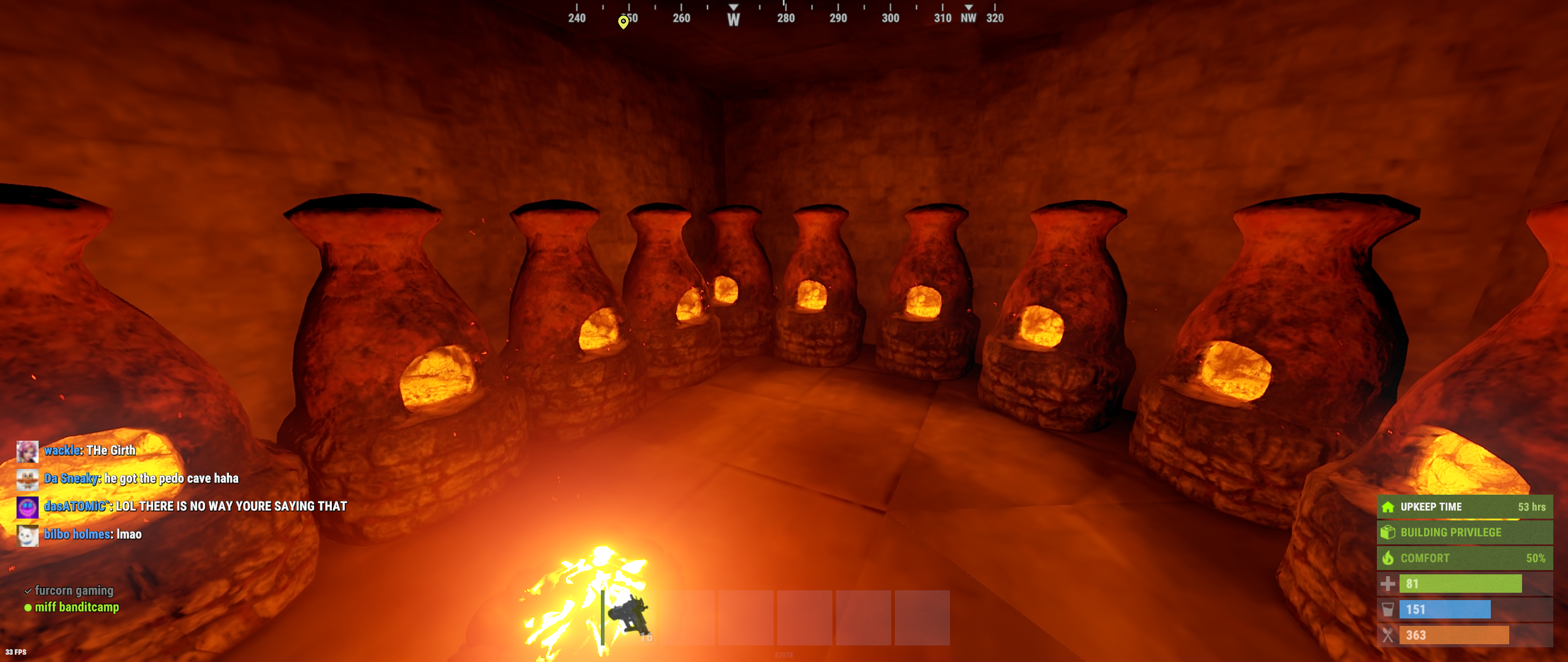Choose teammate miff banditcamp in team list
This screenshot has height=662, width=1568.
tap(77, 607)
